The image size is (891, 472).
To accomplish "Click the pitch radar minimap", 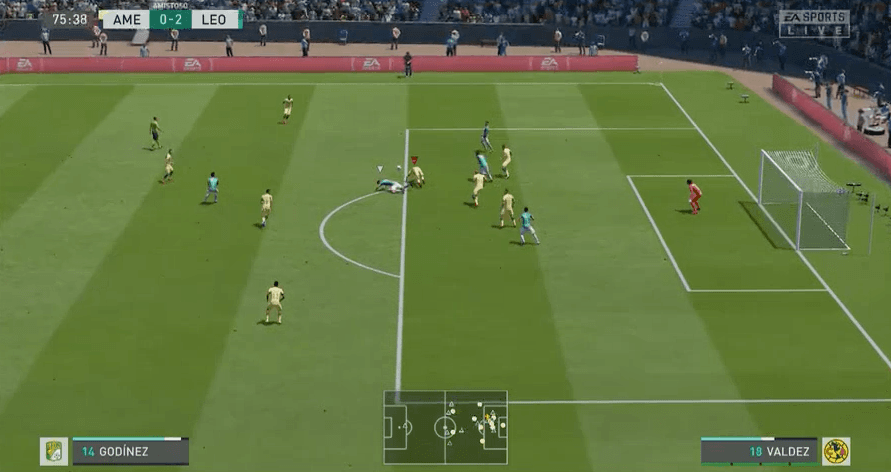I will (x=445, y=427).
